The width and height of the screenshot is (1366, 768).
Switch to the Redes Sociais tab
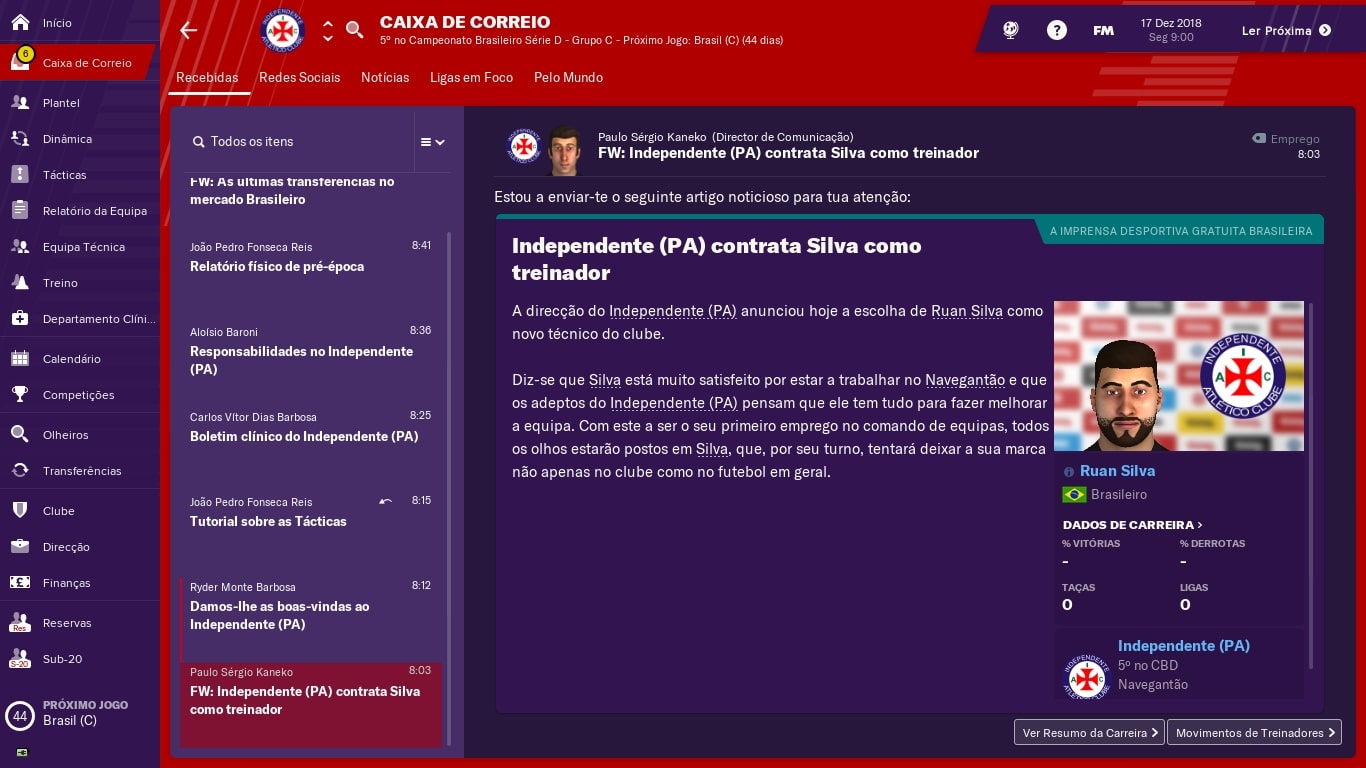tap(300, 78)
